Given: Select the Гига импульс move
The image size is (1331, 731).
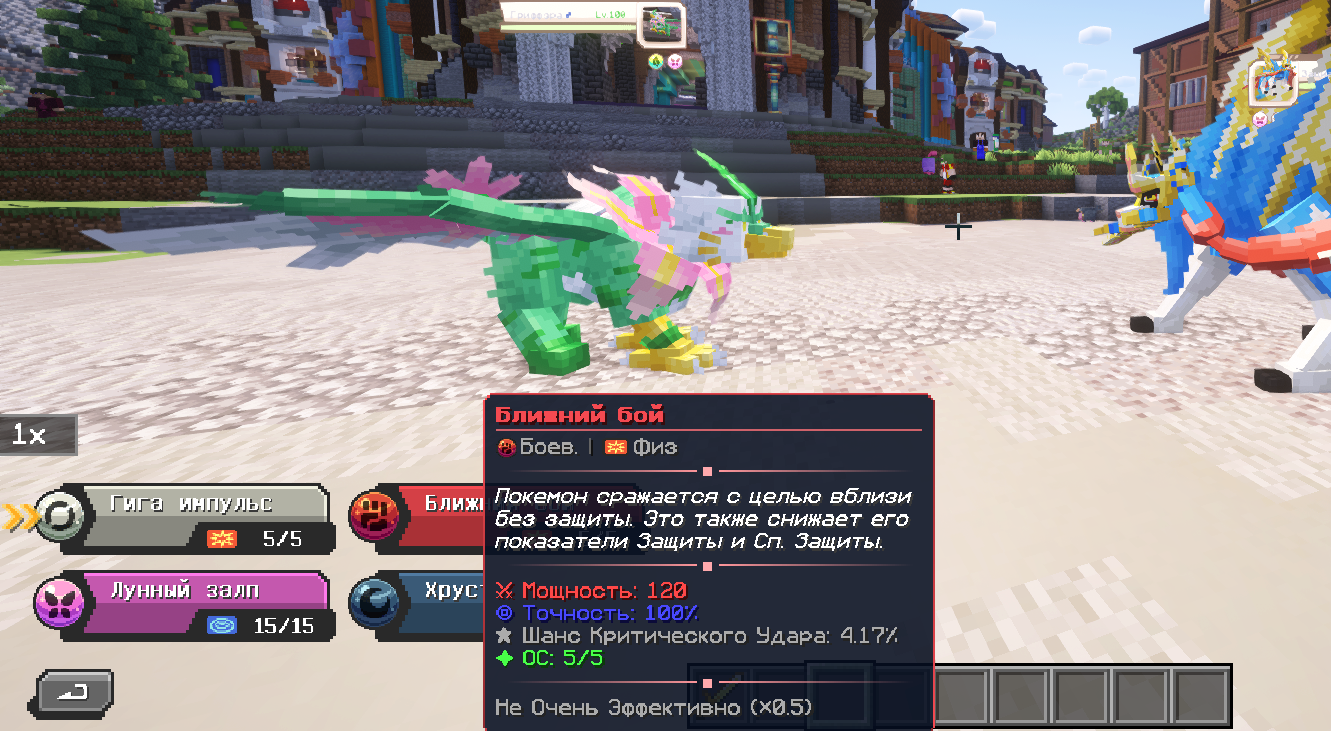Looking at the screenshot, I should pos(200,515).
